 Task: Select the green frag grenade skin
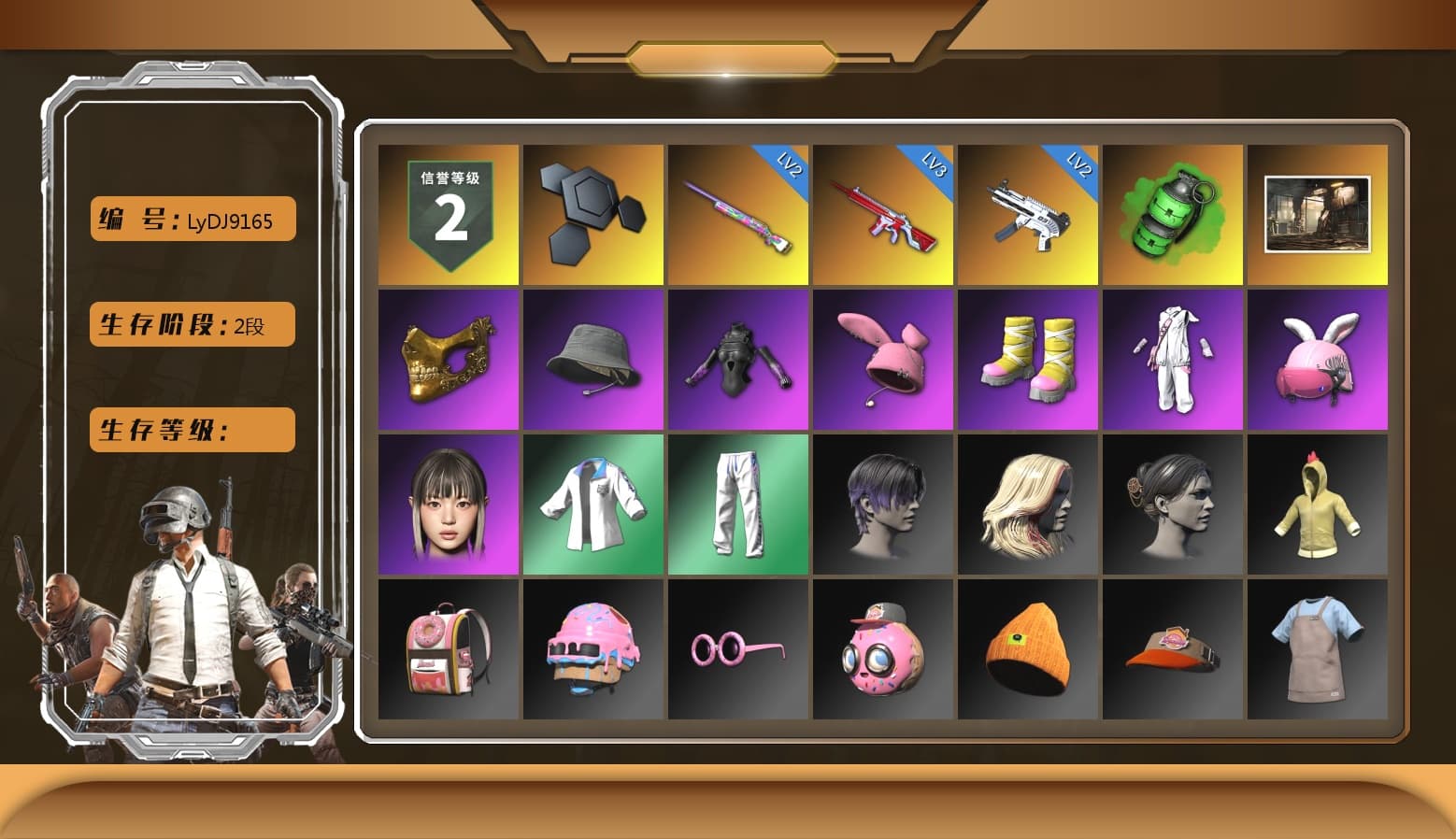(1174, 215)
